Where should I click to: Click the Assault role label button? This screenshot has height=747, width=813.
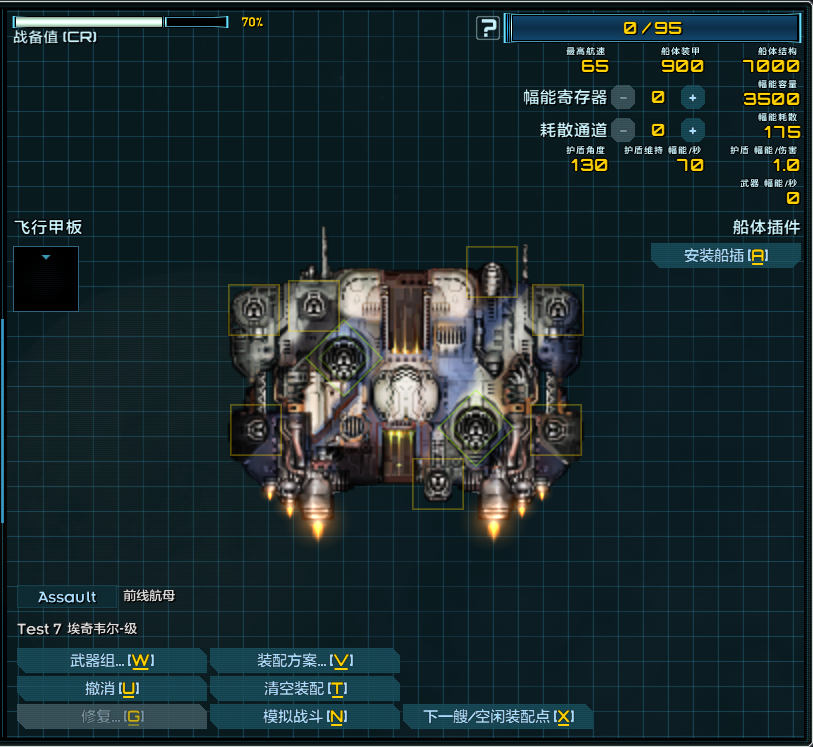[67, 597]
